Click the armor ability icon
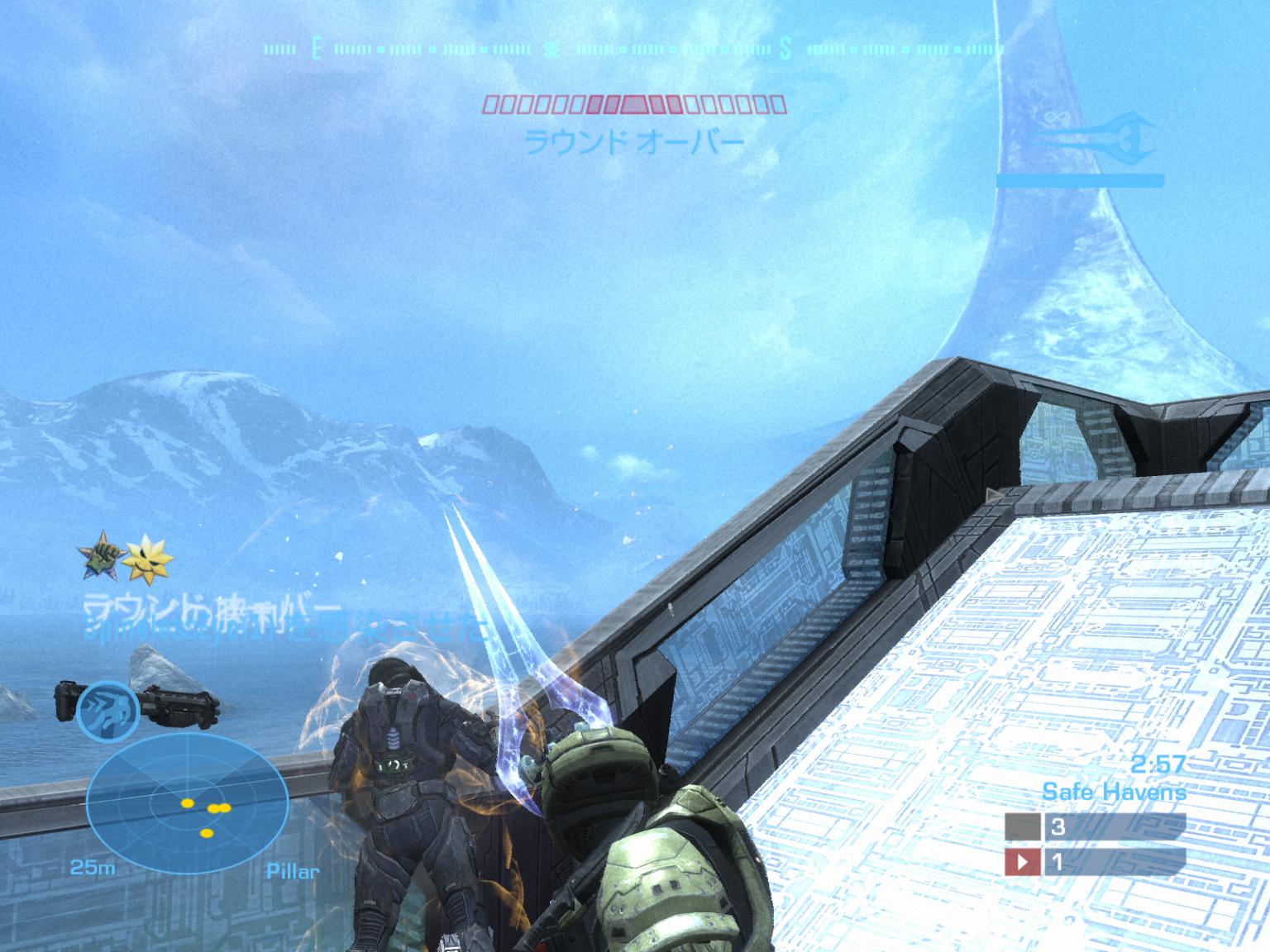Image resolution: width=1270 pixels, height=952 pixels. click(108, 709)
